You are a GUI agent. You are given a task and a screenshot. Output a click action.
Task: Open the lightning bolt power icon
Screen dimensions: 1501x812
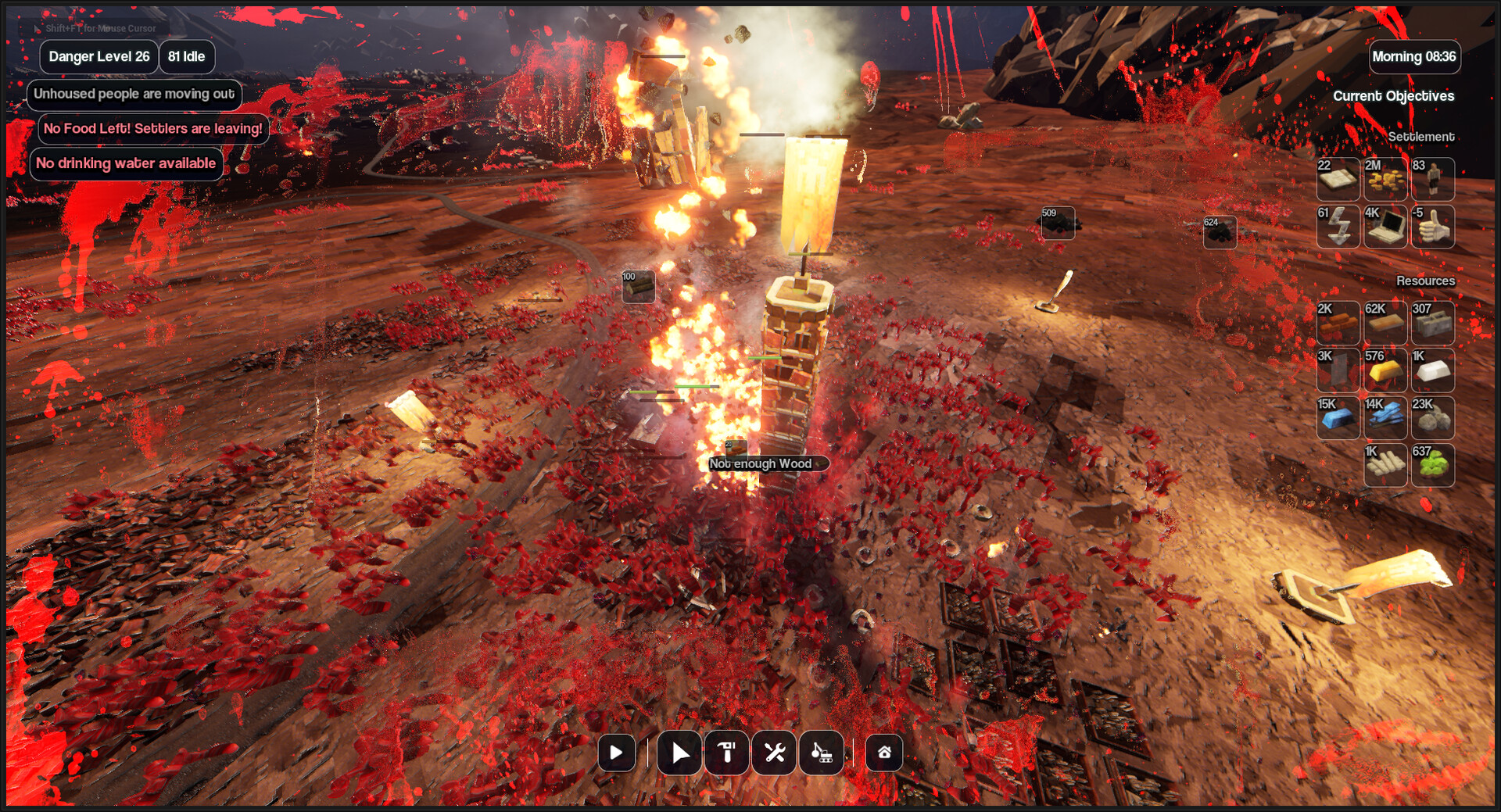(1338, 227)
